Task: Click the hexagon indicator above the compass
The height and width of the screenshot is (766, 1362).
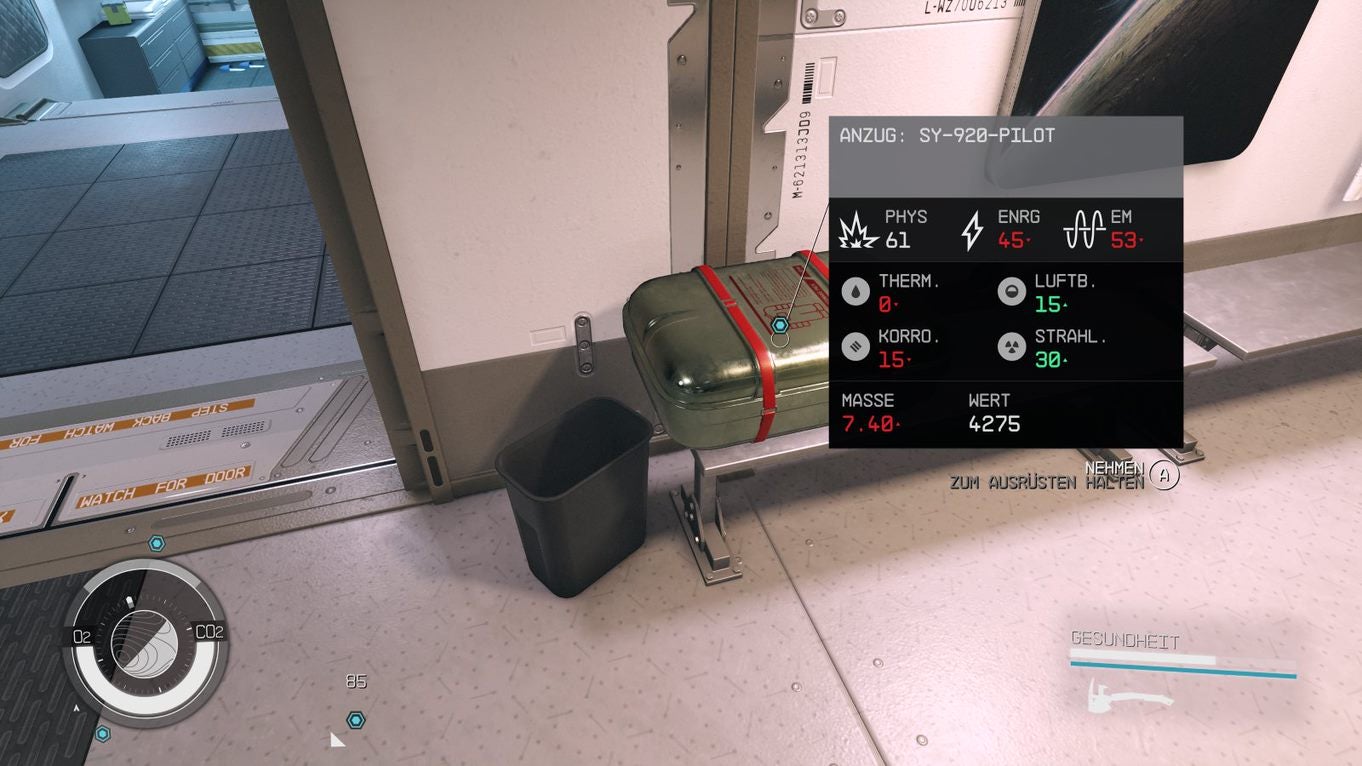Action: (156, 543)
